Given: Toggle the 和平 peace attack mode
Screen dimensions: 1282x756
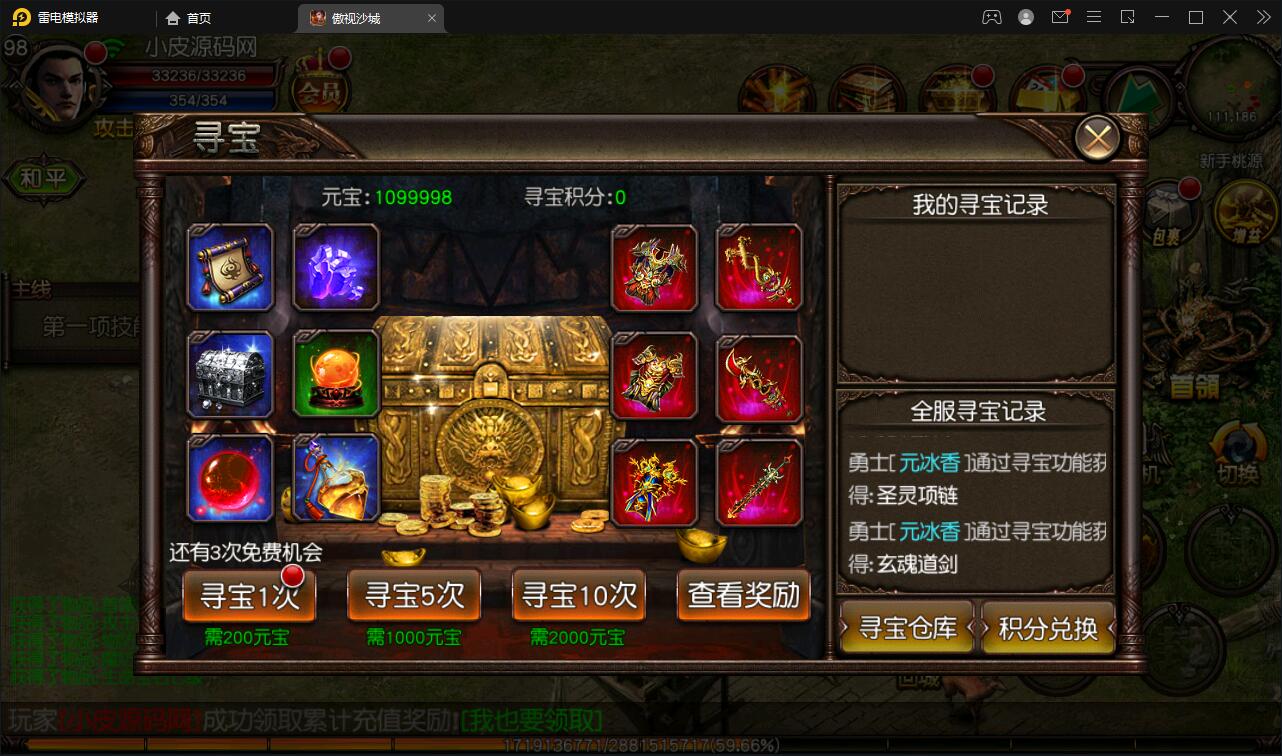Looking at the screenshot, I should [43, 178].
